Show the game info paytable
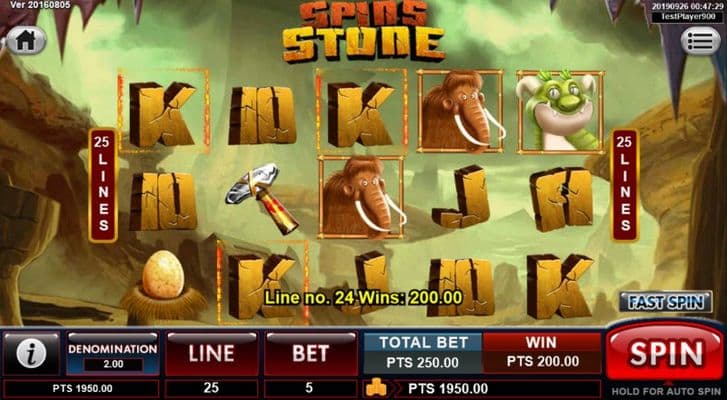 click(x=30, y=354)
